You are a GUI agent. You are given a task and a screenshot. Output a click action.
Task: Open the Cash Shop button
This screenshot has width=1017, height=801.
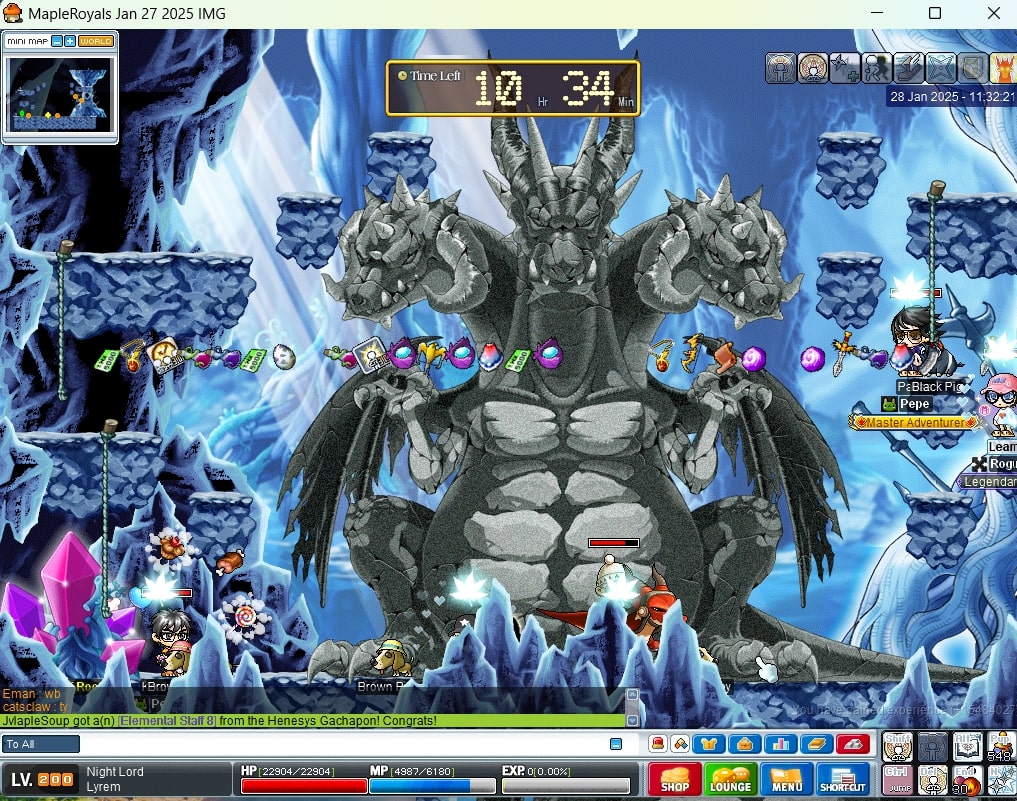(674, 780)
